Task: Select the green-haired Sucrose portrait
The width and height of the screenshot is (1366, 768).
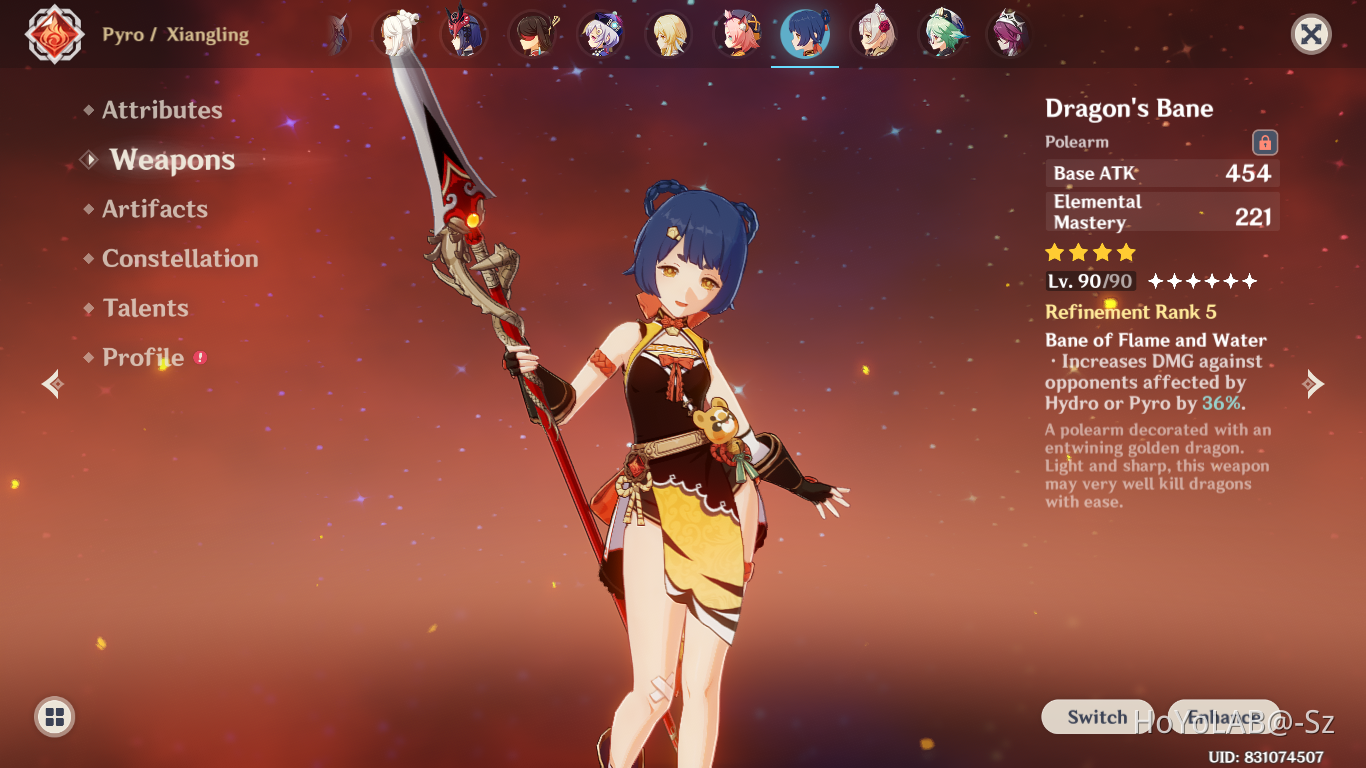Action: (x=941, y=33)
